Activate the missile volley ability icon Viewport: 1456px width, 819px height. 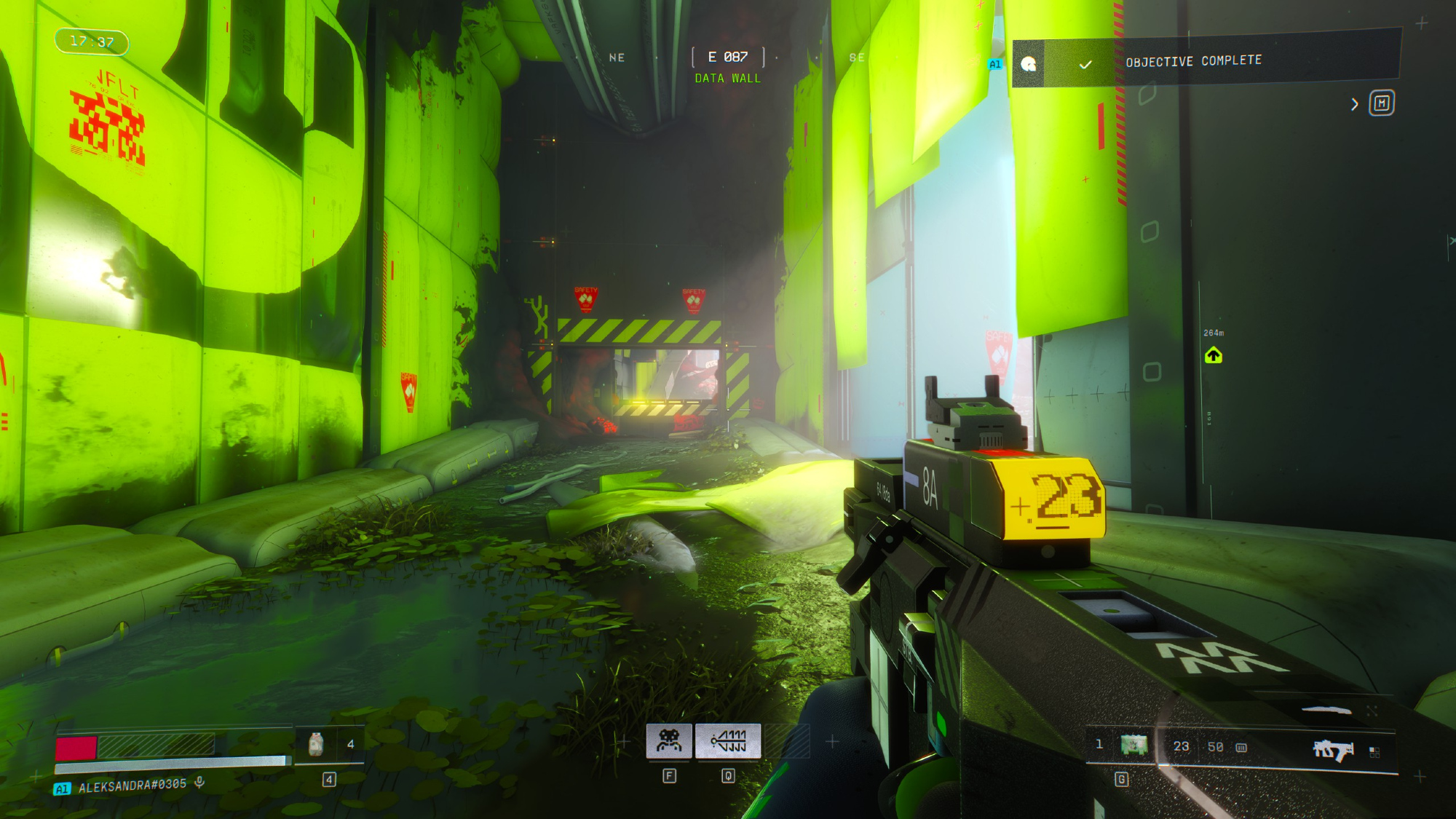(728, 741)
